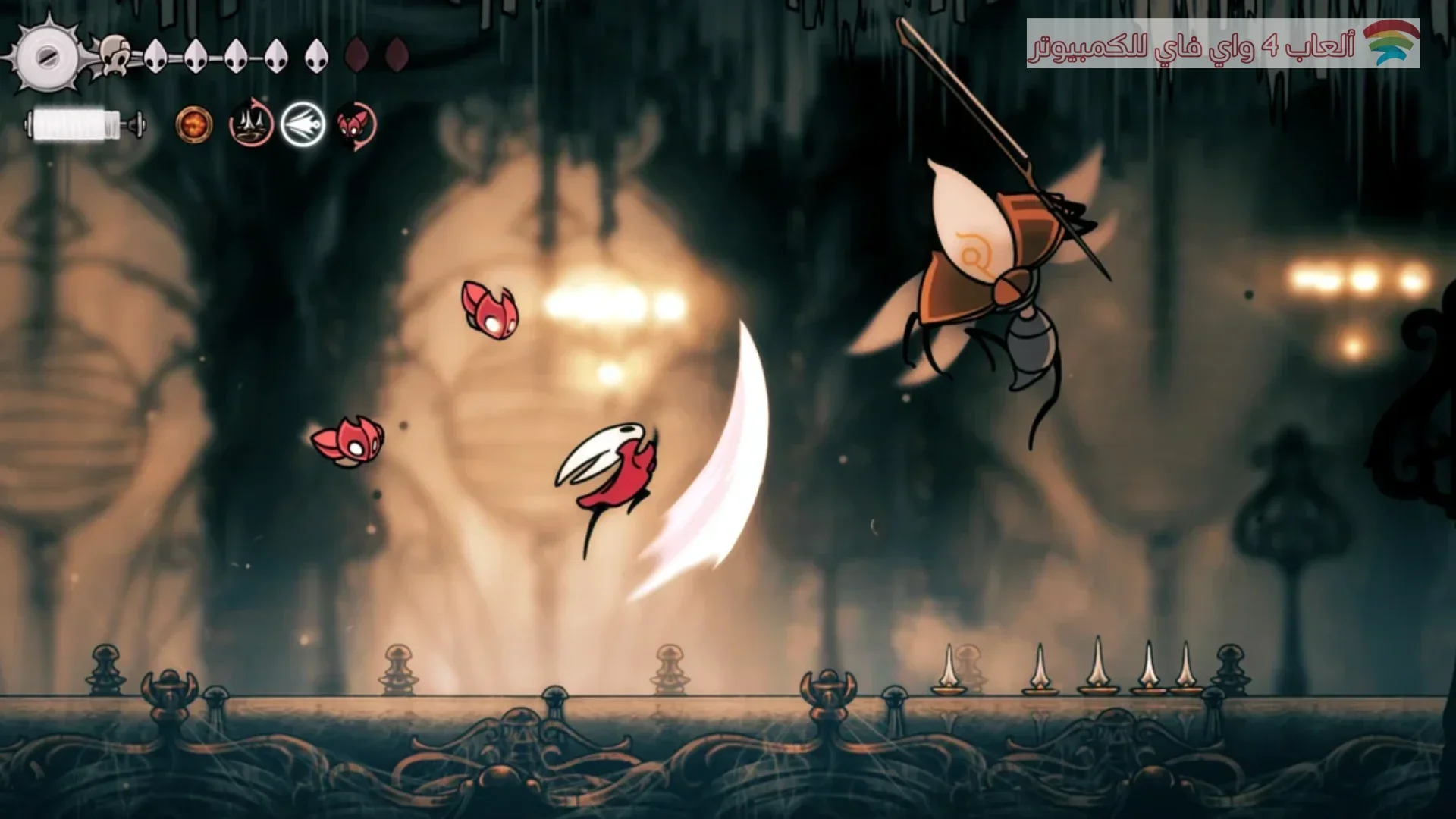This screenshot has width=1456, height=819.
Task: Select the fiery orange orb tool icon
Action: click(x=194, y=124)
